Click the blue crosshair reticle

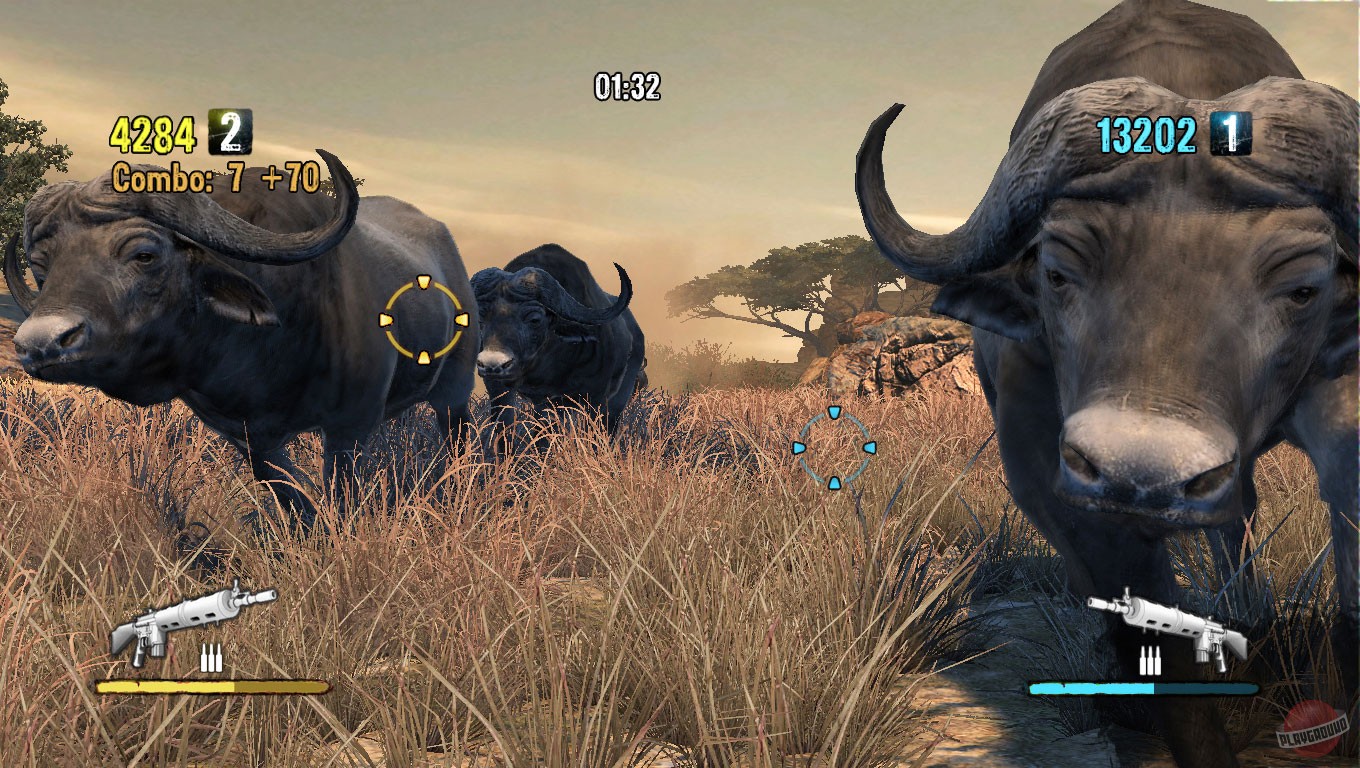pos(833,450)
